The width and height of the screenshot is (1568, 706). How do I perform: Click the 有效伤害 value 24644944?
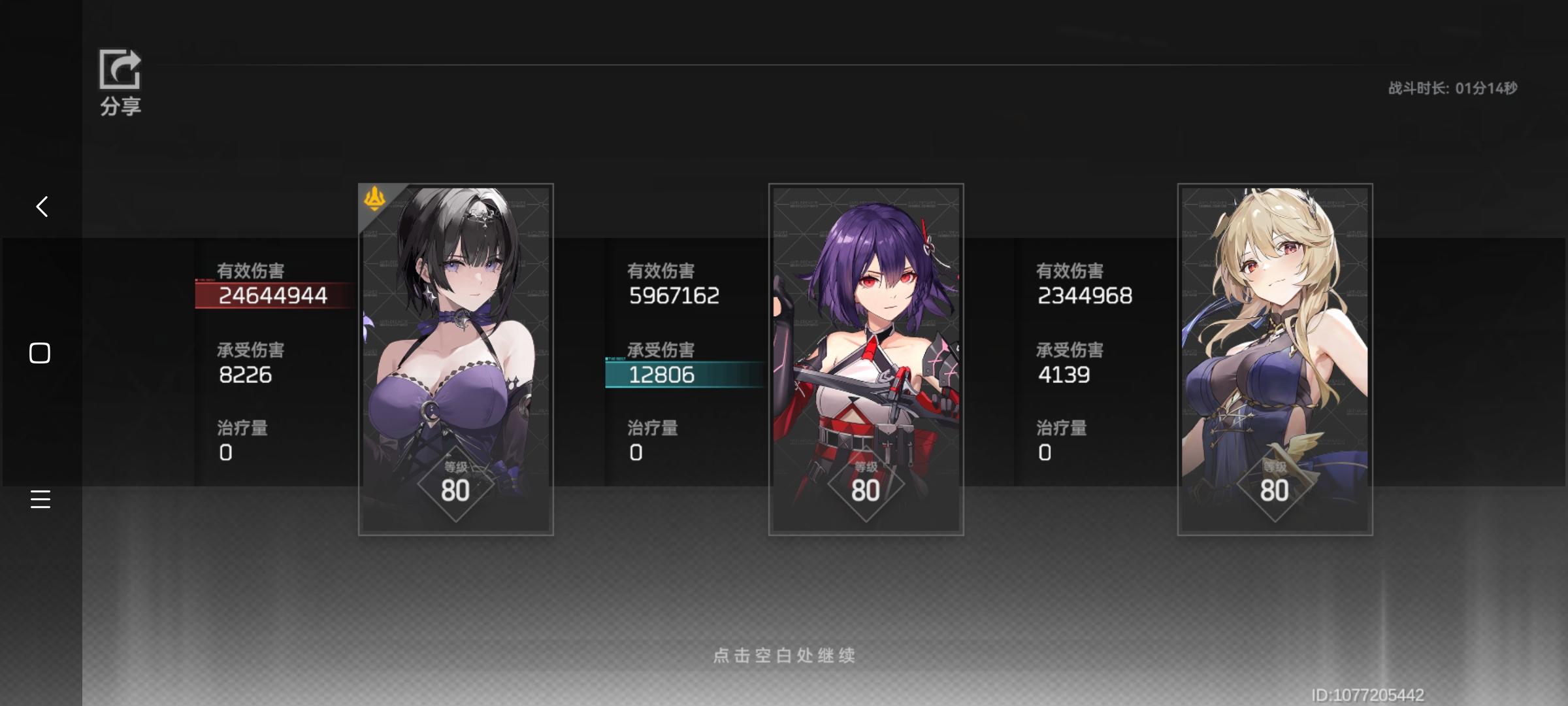[272, 295]
